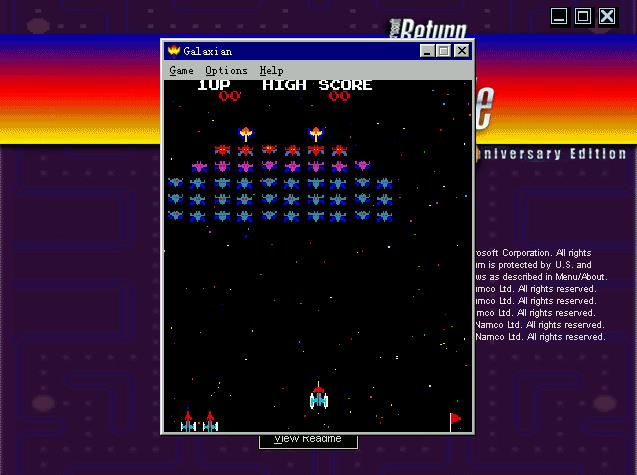637x475 pixels.
Task: Open the Game menu
Action: (181, 71)
